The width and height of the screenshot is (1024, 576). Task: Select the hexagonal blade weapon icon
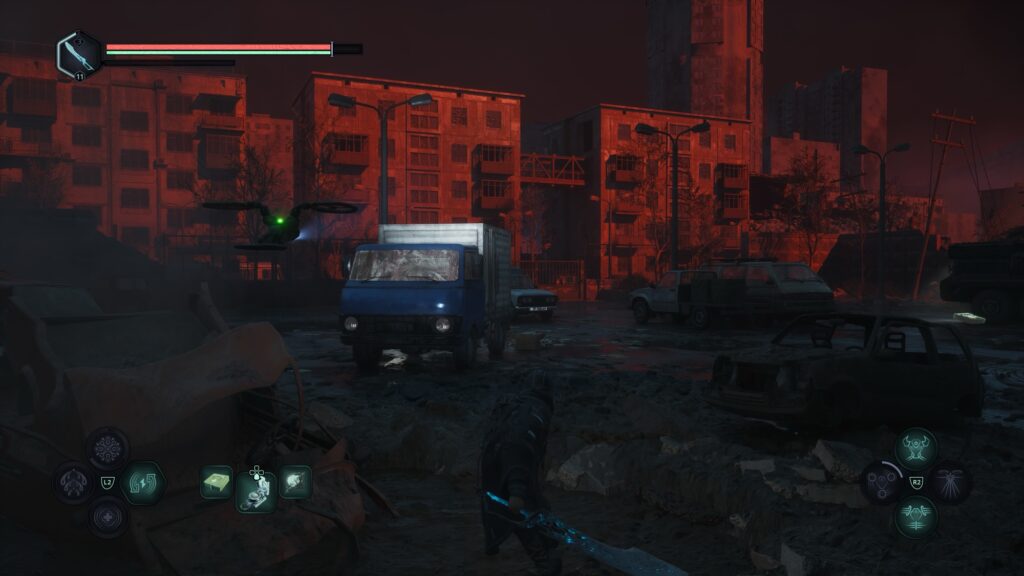point(78,54)
